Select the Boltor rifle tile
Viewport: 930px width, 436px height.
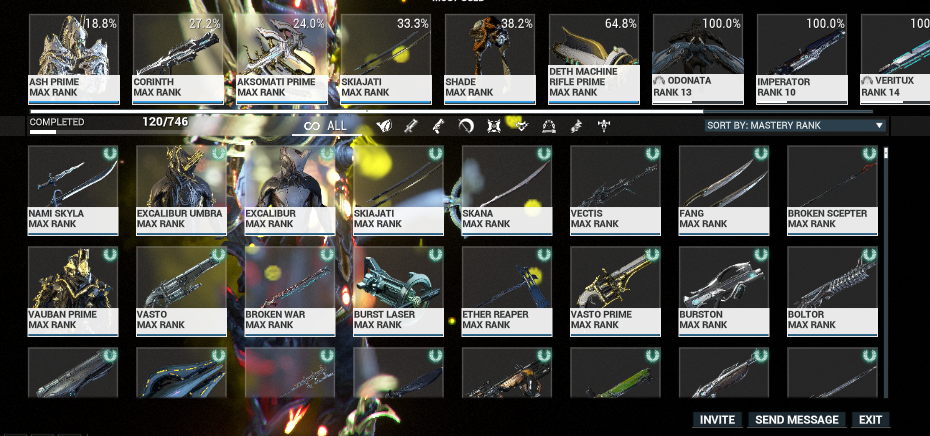(x=830, y=289)
